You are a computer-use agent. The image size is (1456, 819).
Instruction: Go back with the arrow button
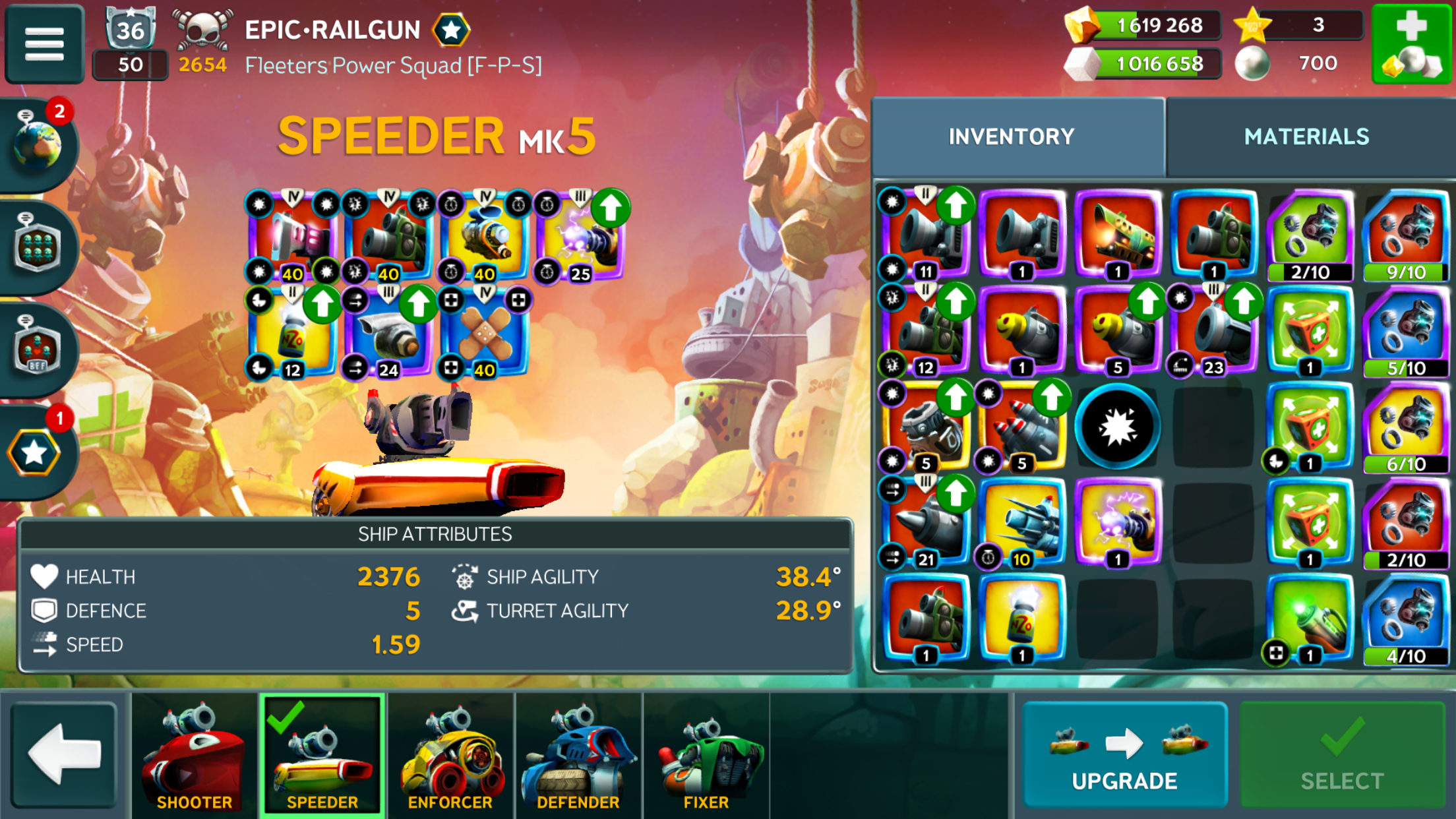click(64, 754)
